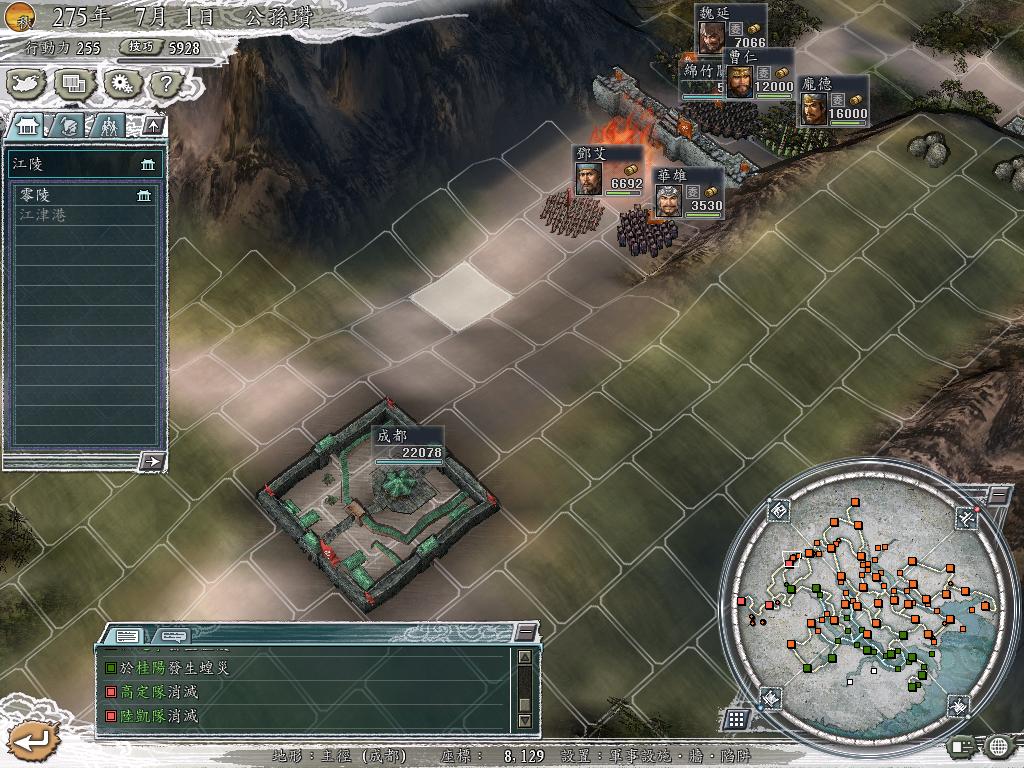
Task: Open the gear settings menu
Action: [120, 84]
